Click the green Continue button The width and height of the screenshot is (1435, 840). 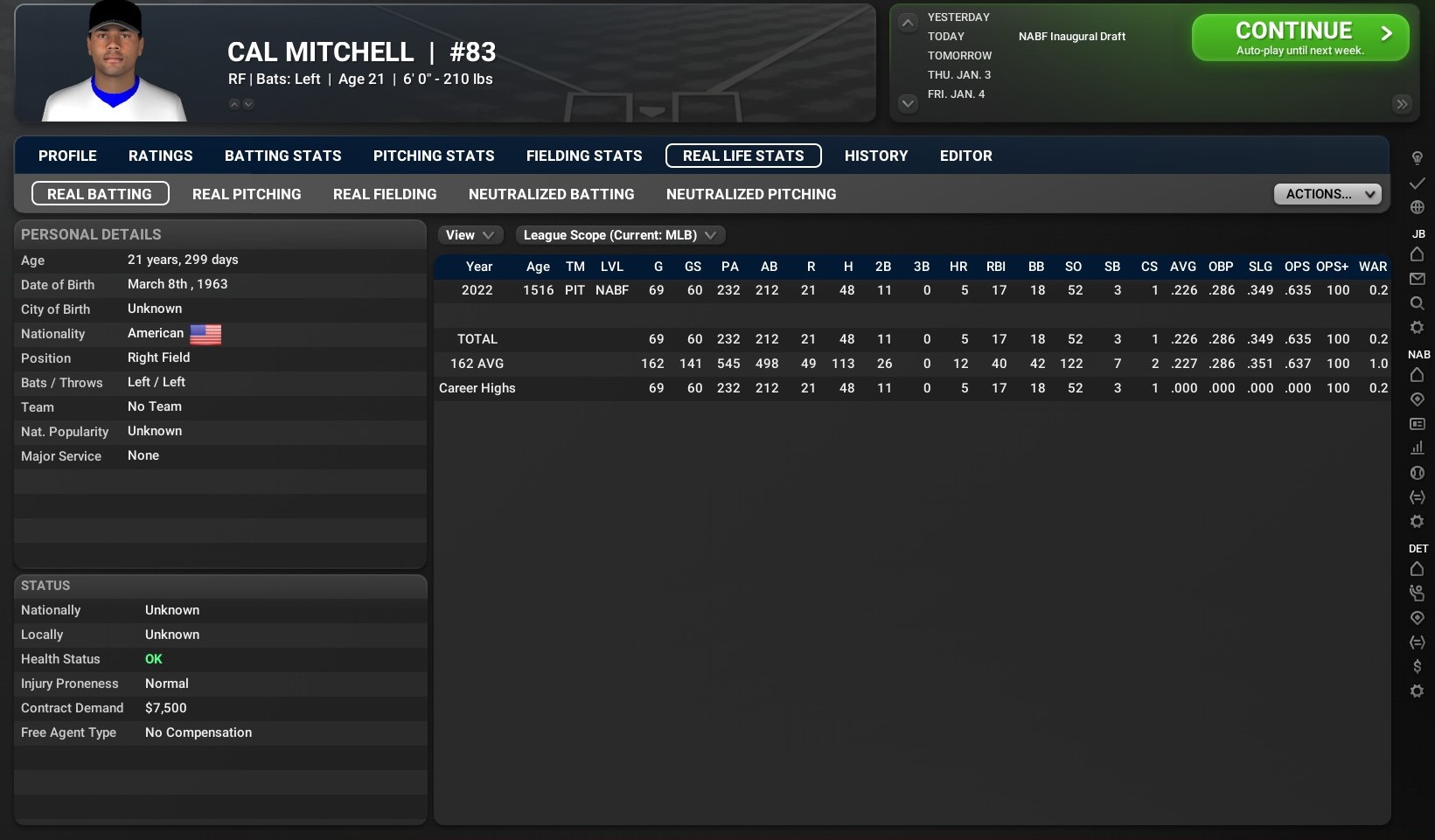[x=1299, y=38]
